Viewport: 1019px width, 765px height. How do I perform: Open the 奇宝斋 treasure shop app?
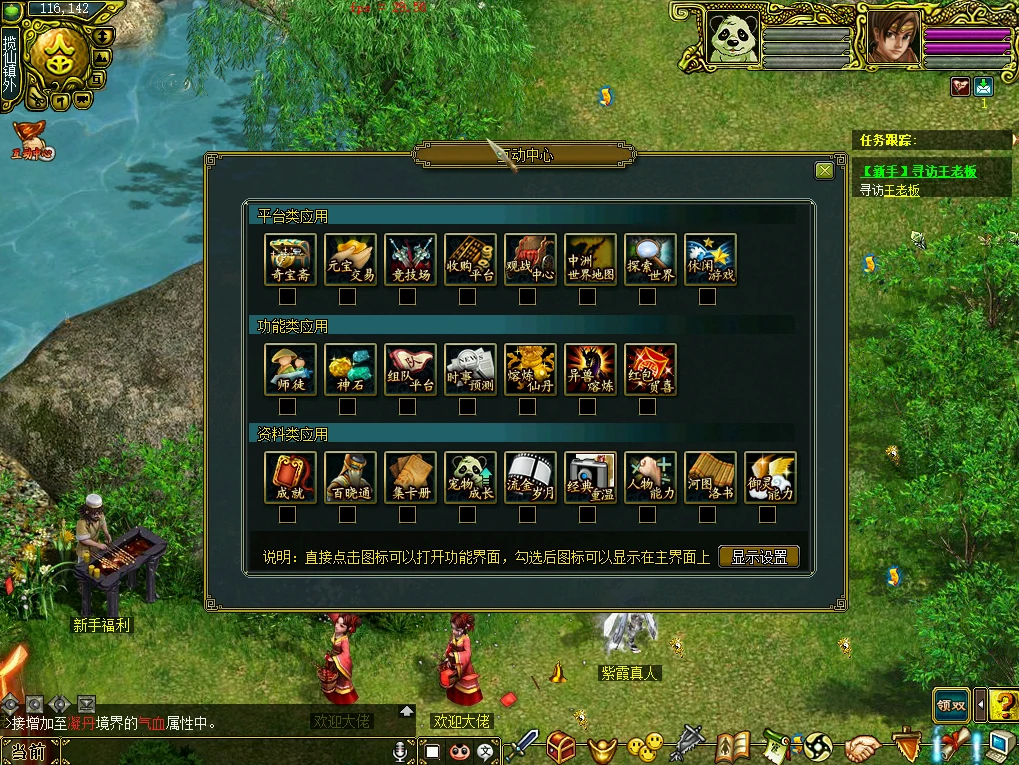pyautogui.click(x=290, y=260)
